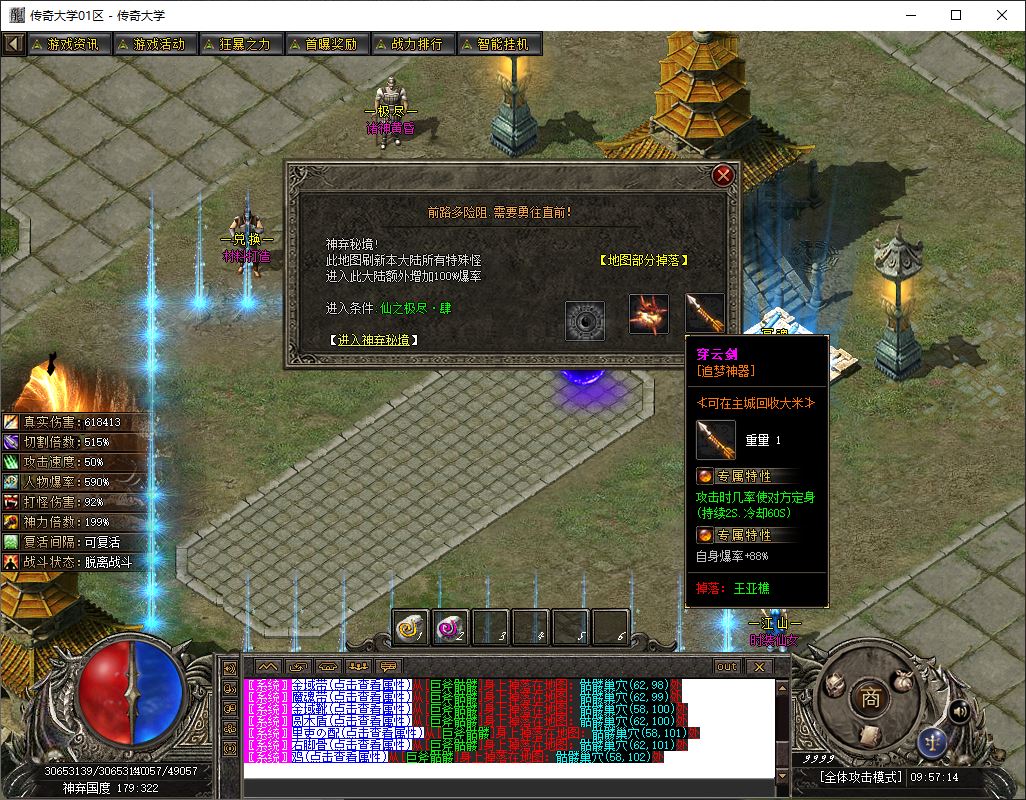Toggle the sound speaker icon
Screen dimensions: 1026x800
959,711
